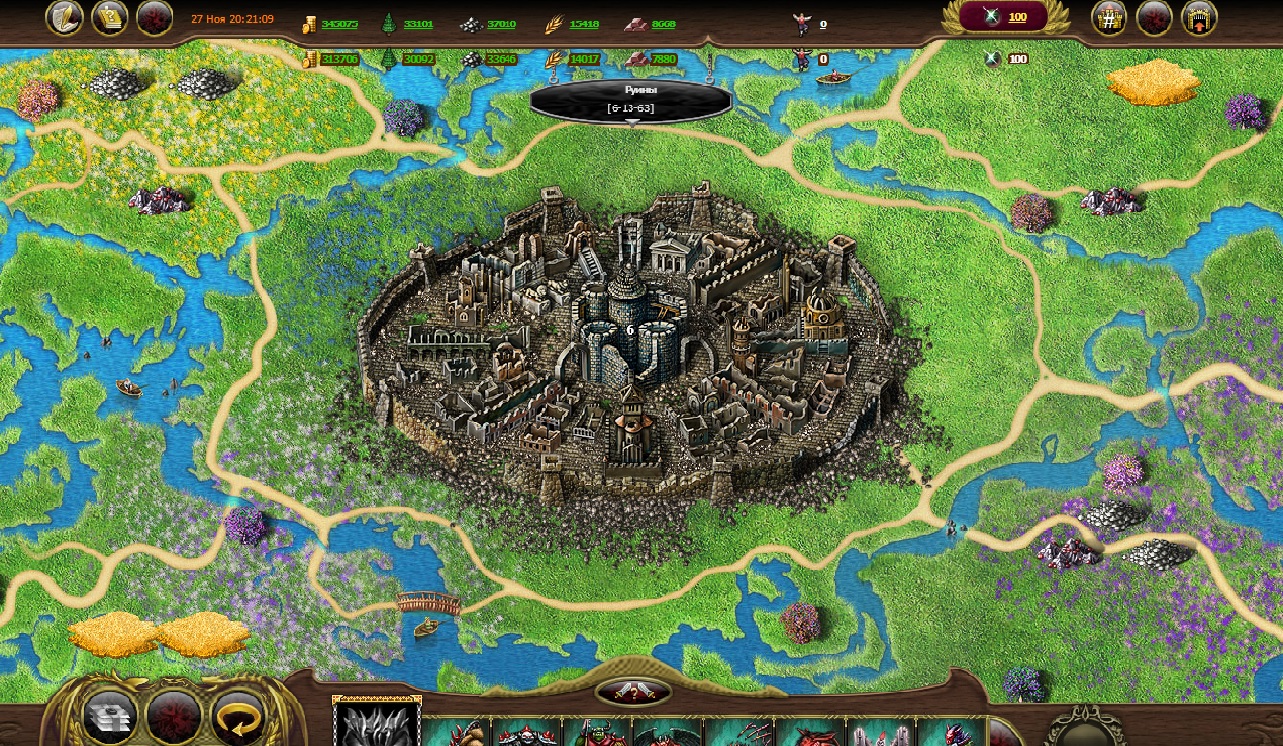Click the wood amount 33101 link

coord(418,24)
